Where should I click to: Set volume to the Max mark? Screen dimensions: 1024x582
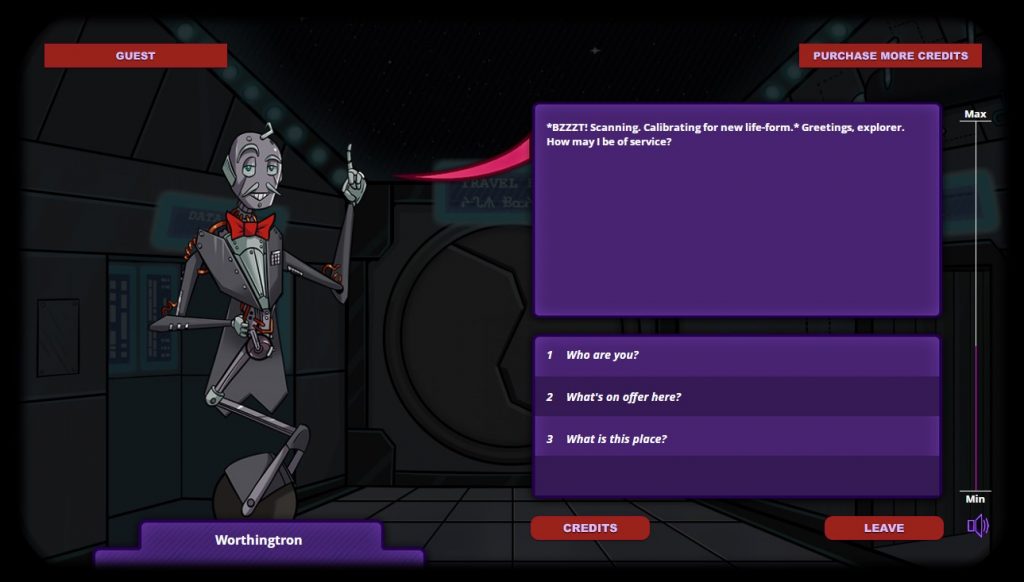coord(975,122)
